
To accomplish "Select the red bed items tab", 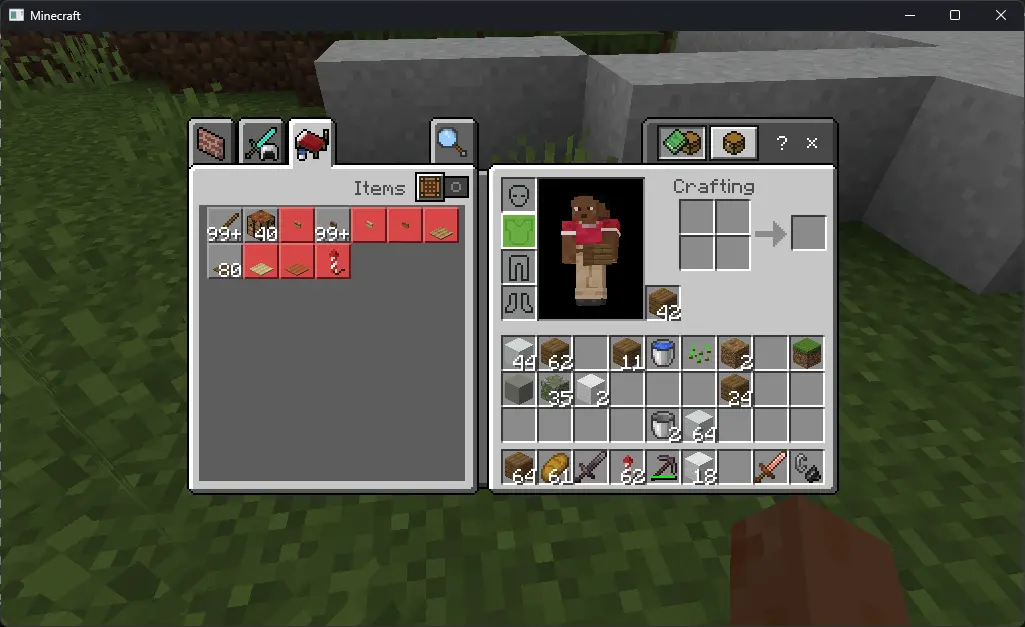I will coord(312,145).
